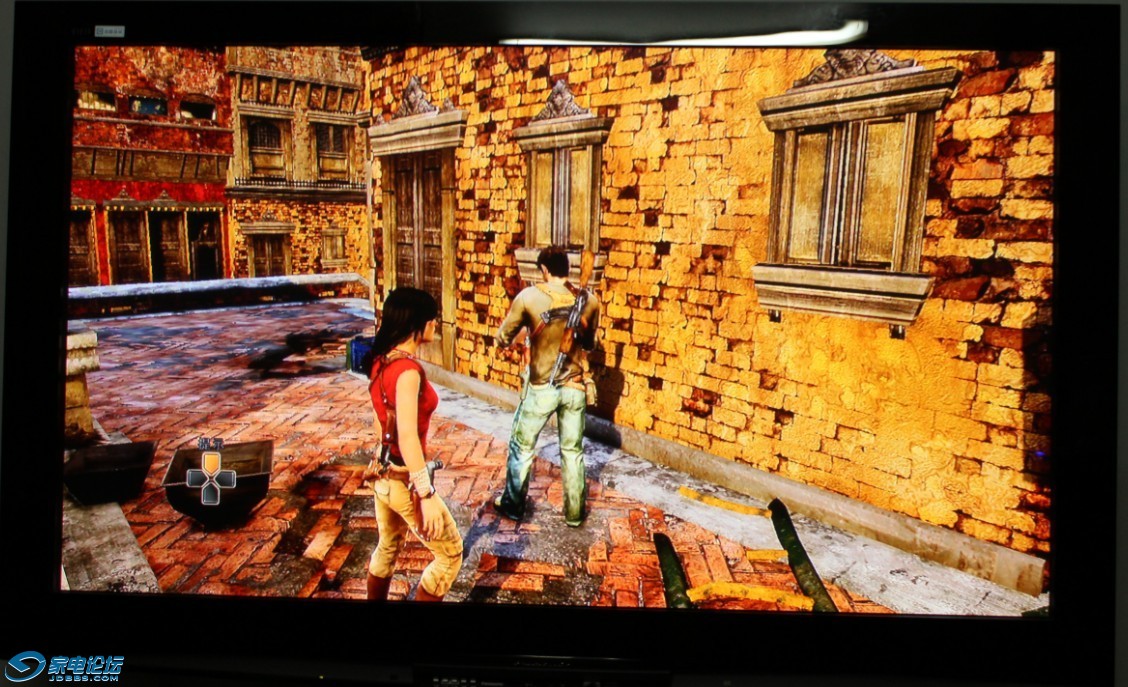Image resolution: width=1128 pixels, height=687 pixels.
Task: Click the JDBBS.COM forum watermark logo
Action: click(65, 667)
